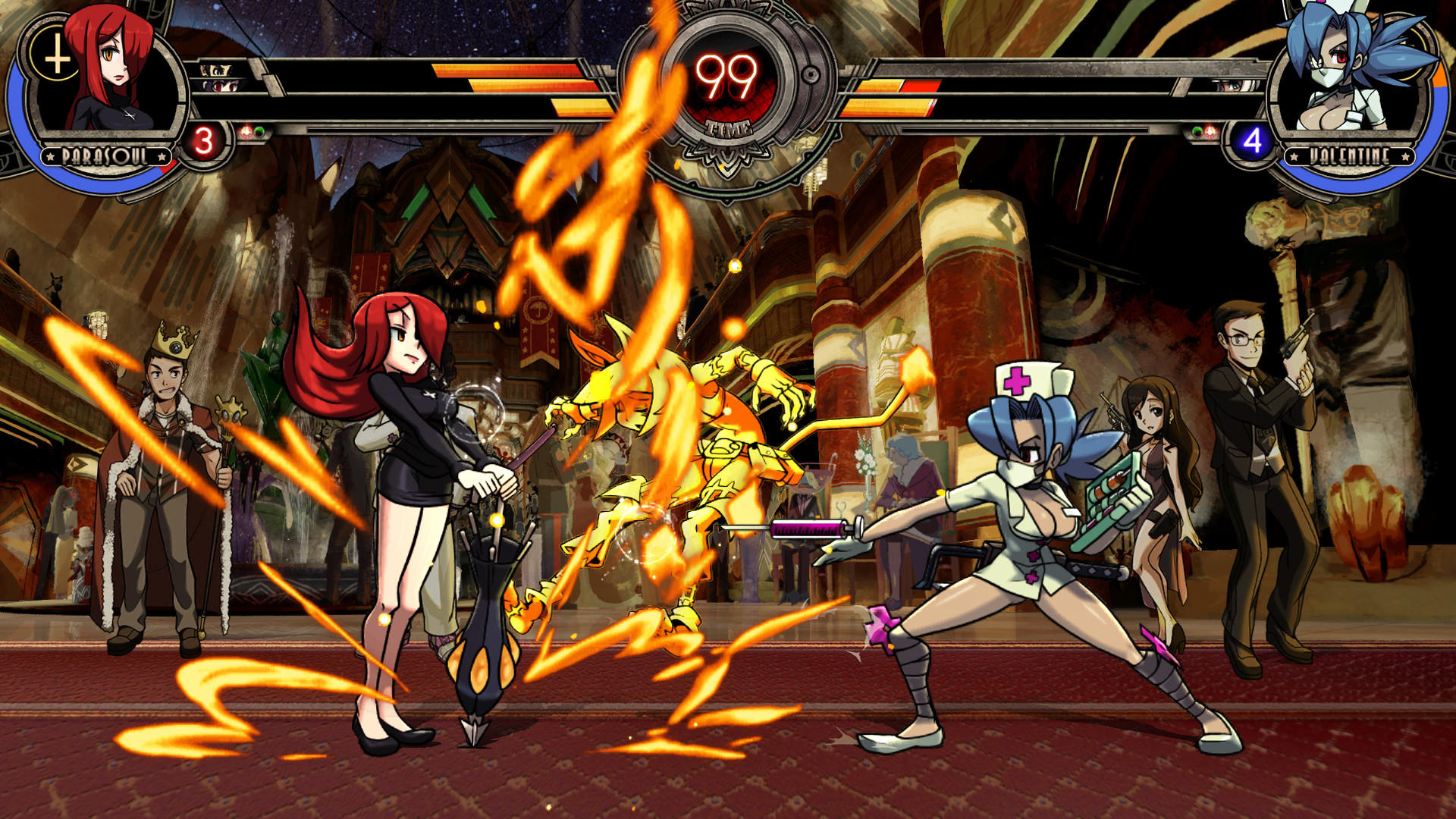
Task: Click the cross emblem beside Parasoul's portrait
Action: tap(55, 56)
